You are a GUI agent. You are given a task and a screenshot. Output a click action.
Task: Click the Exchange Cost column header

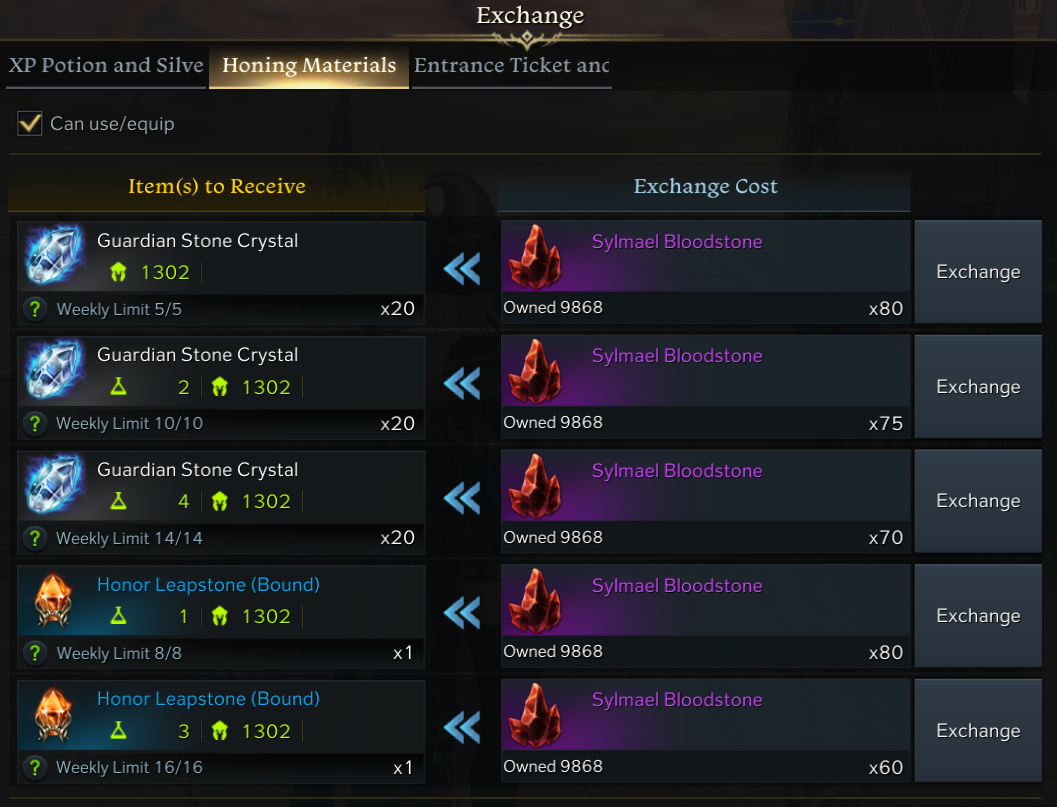(705, 187)
